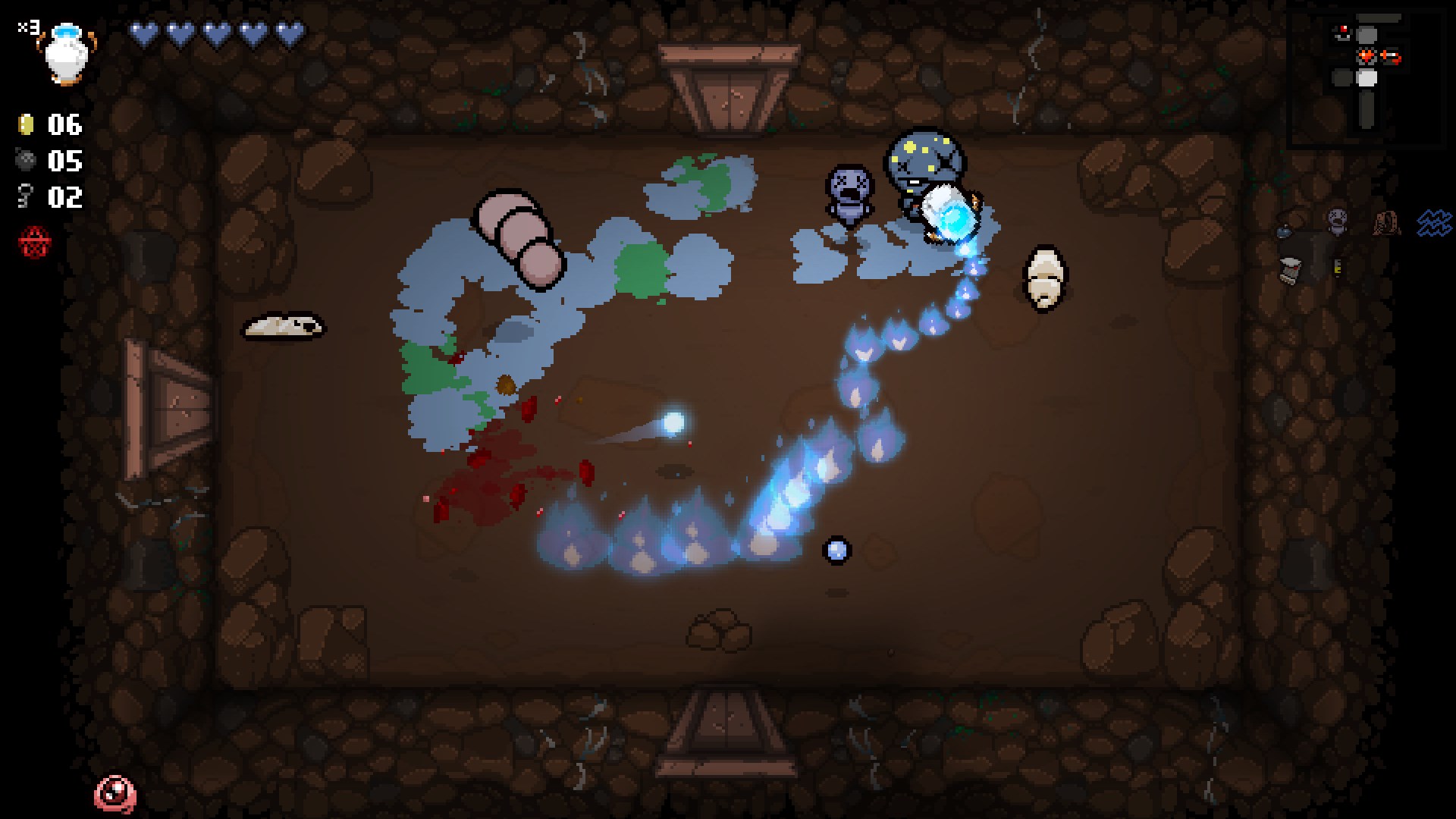The image size is (1456, 819).
Task: Click the red arrow icon on the minimap
Action: [x=1390, y=55]
